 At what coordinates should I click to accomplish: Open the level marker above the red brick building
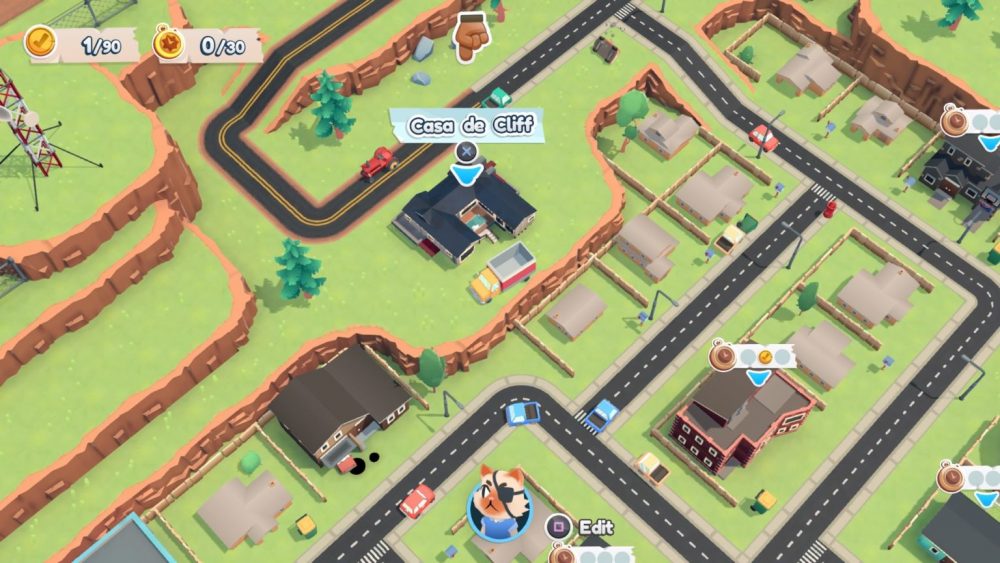[x=752, y=357]
